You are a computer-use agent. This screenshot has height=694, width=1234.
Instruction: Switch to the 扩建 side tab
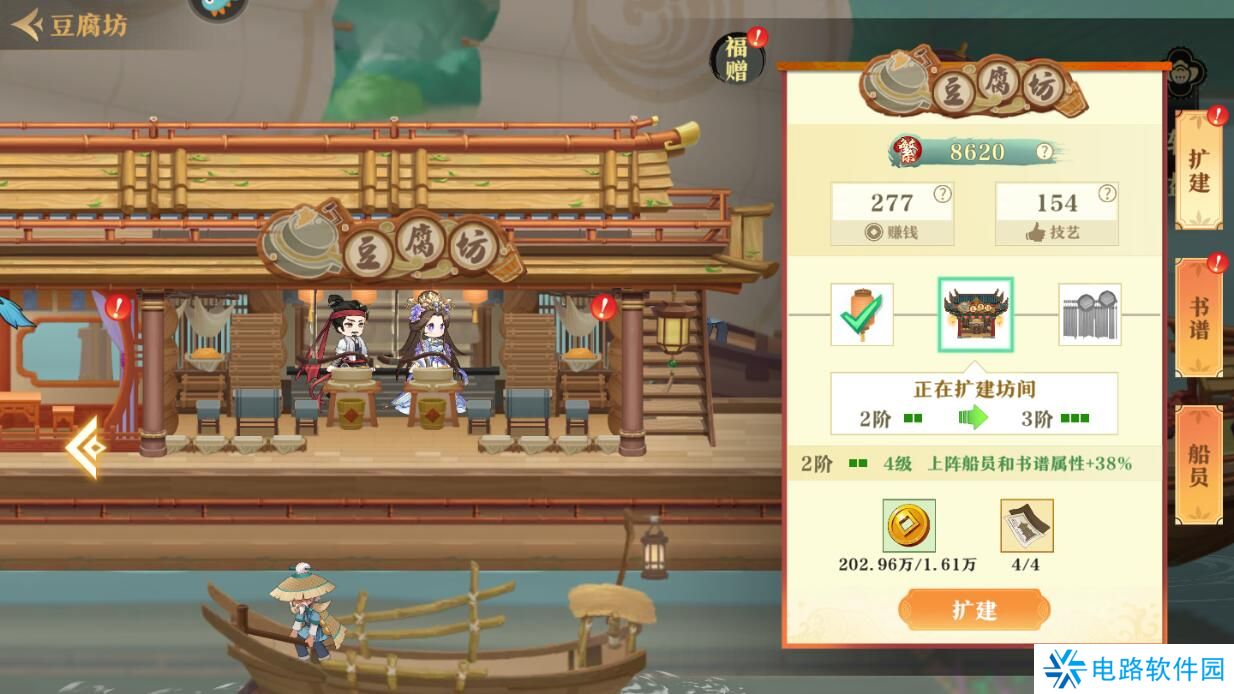(1198, 170)
